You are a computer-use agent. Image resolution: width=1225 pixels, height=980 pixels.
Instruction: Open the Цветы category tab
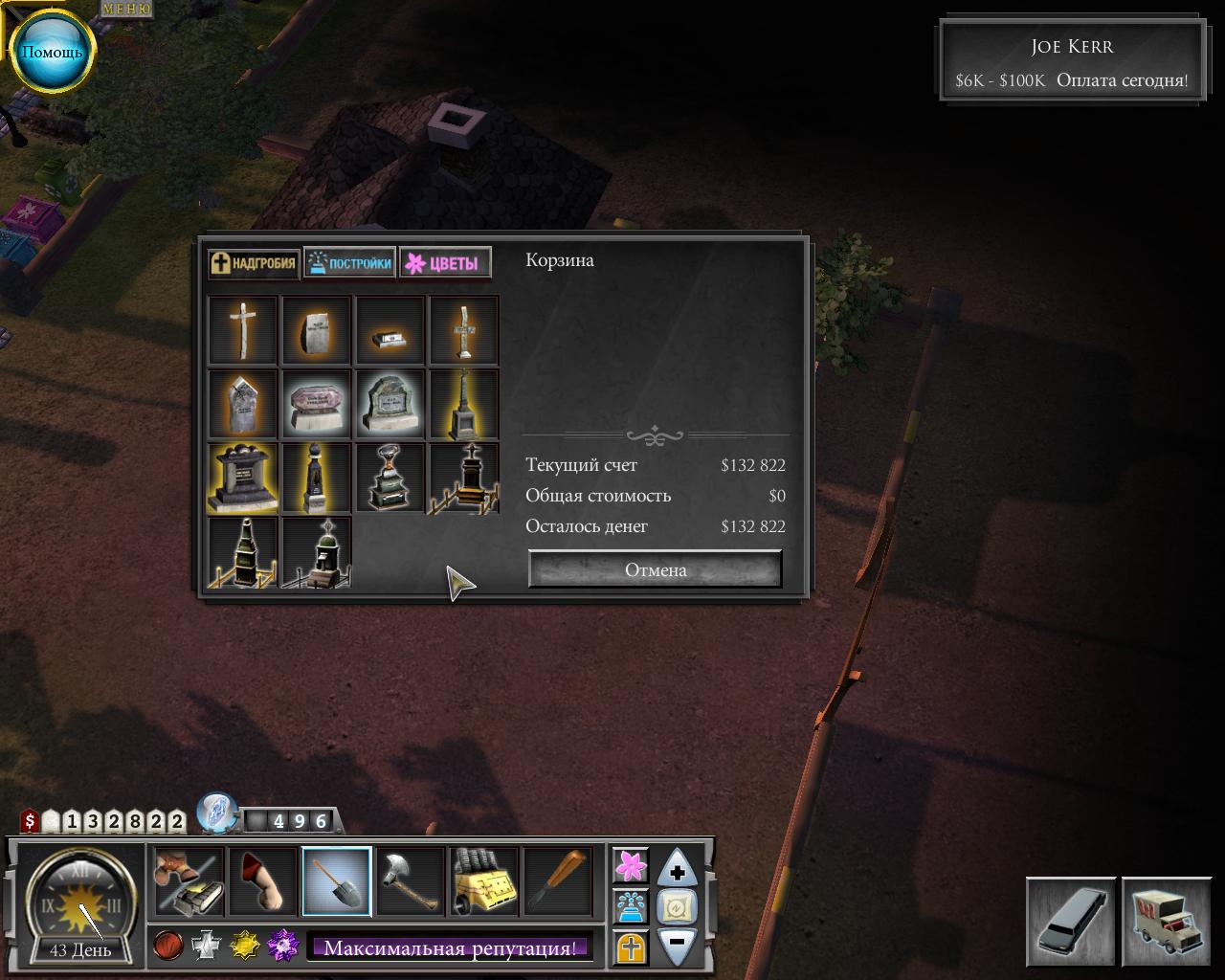pyautogui.click(x=445, y=263)
